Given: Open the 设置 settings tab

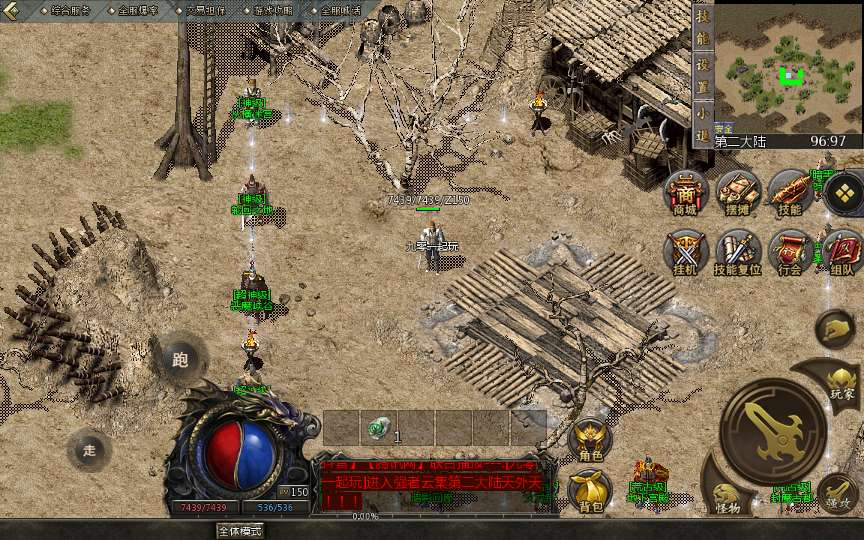Looking at the screenshot, I should click(703, 73).
